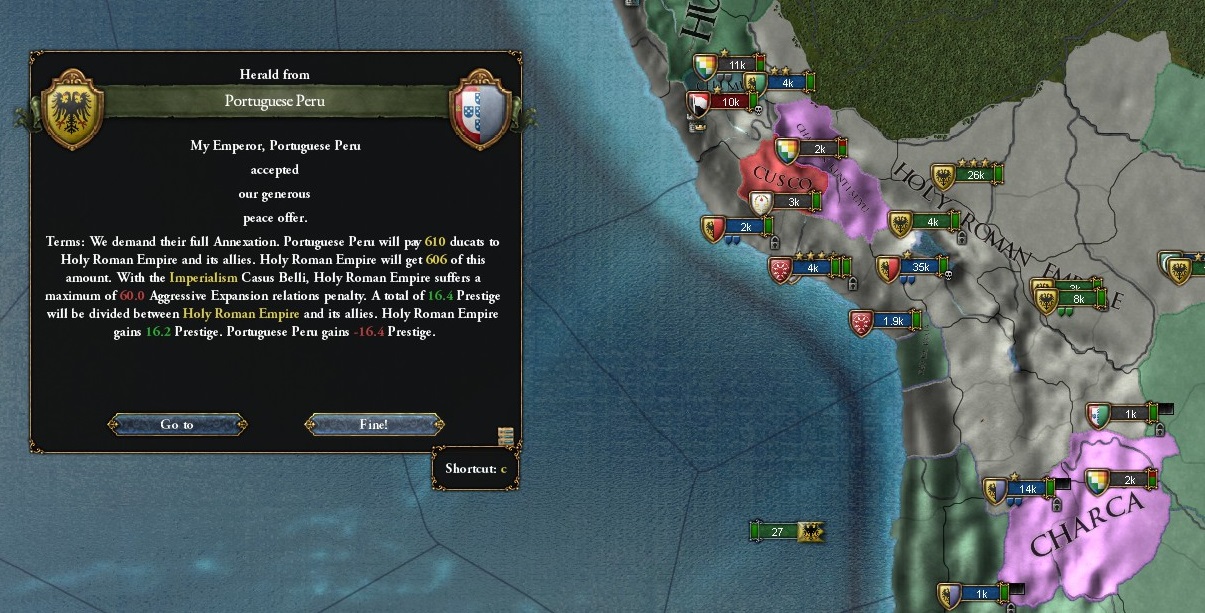Select the 35k army marker
Viewport: 1205px width, 613px height.
(x=920, y=267)
